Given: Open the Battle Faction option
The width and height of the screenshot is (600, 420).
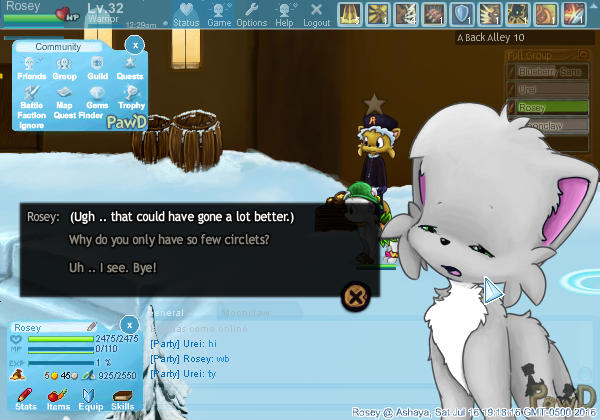Looking at the screenshot, I should pyautogui.click(x=31, y=103).
